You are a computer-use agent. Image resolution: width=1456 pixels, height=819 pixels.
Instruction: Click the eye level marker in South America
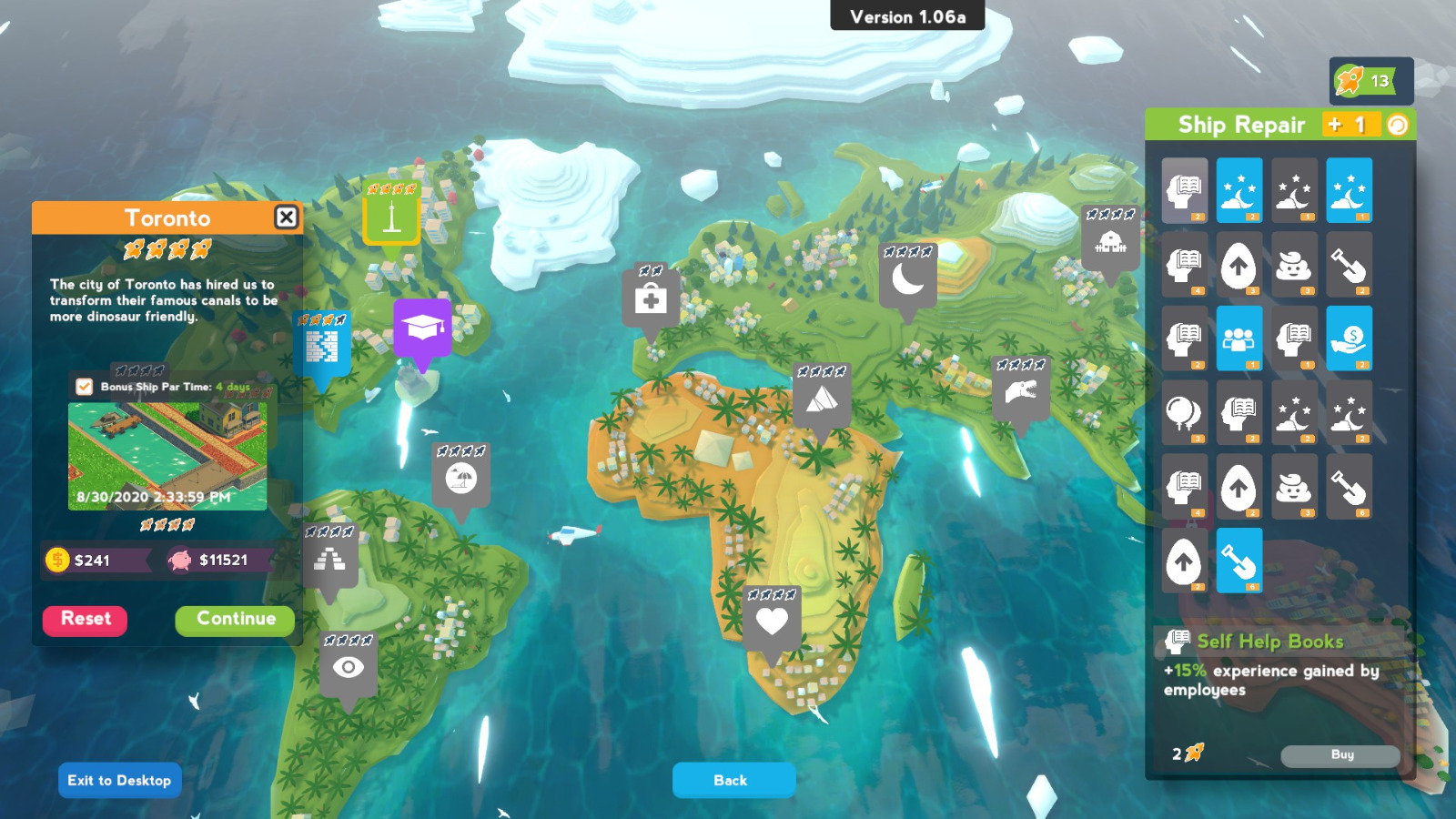pos(349,667)
